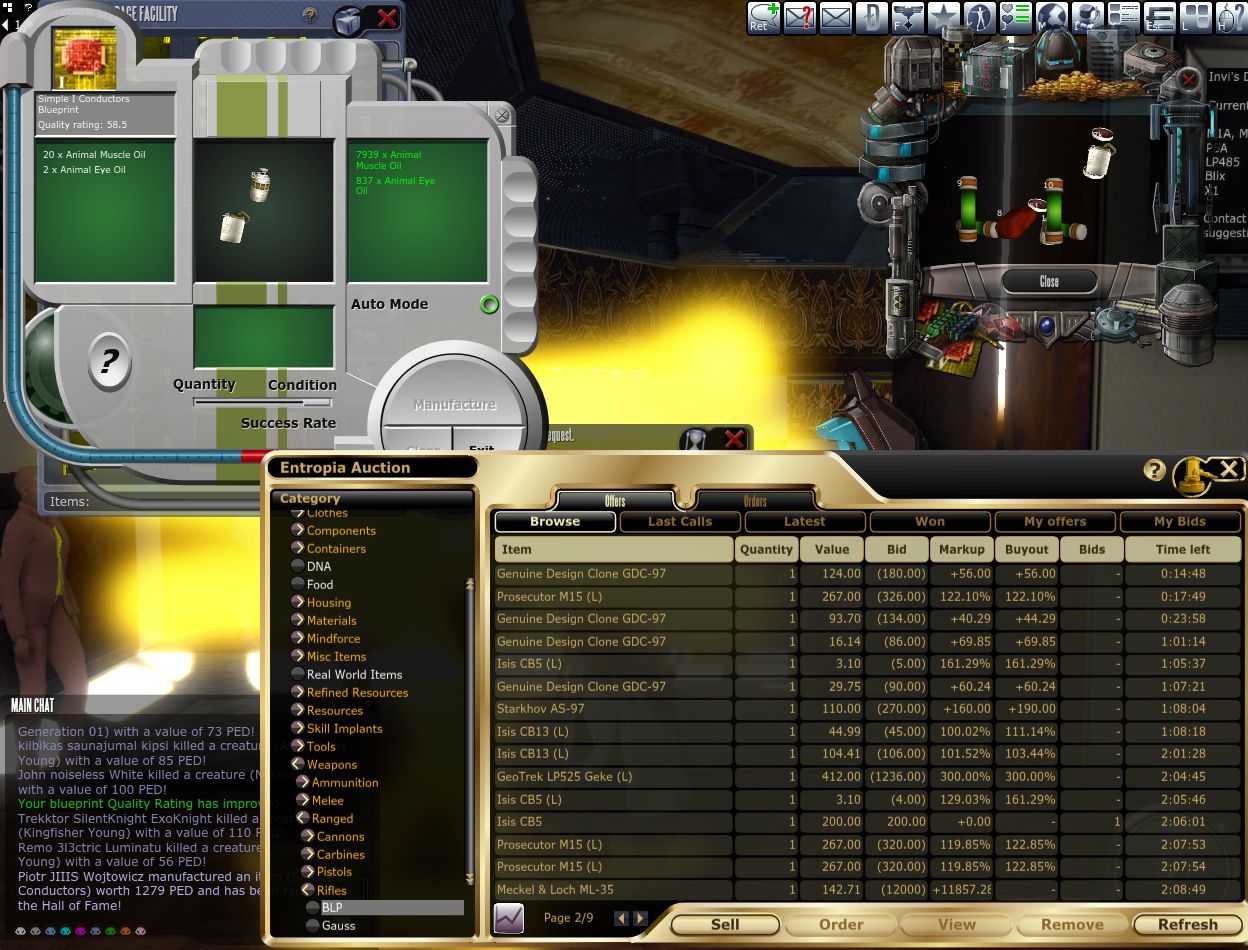
Task: Sort listings by Time left column
Action: [x=1182, y=549]
